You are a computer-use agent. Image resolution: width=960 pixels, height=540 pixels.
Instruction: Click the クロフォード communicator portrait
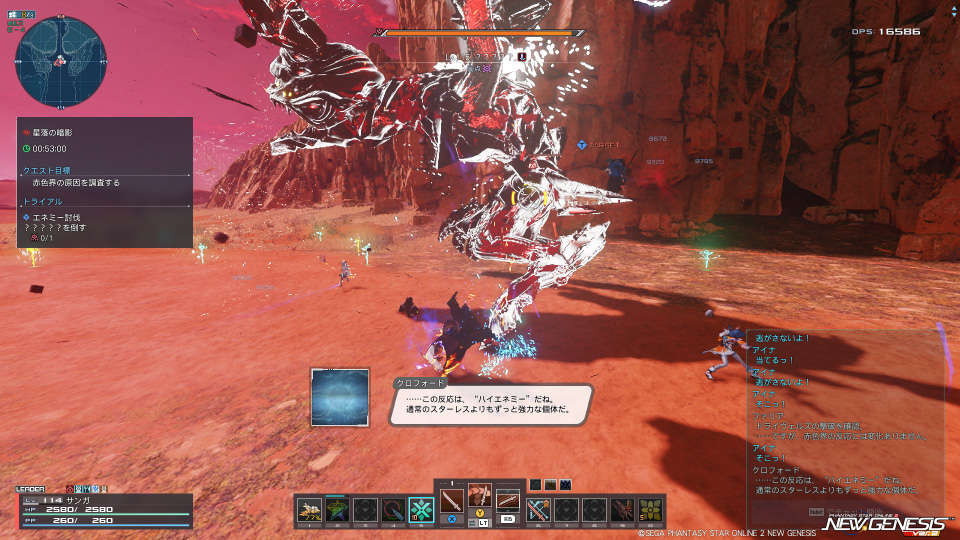340,398
